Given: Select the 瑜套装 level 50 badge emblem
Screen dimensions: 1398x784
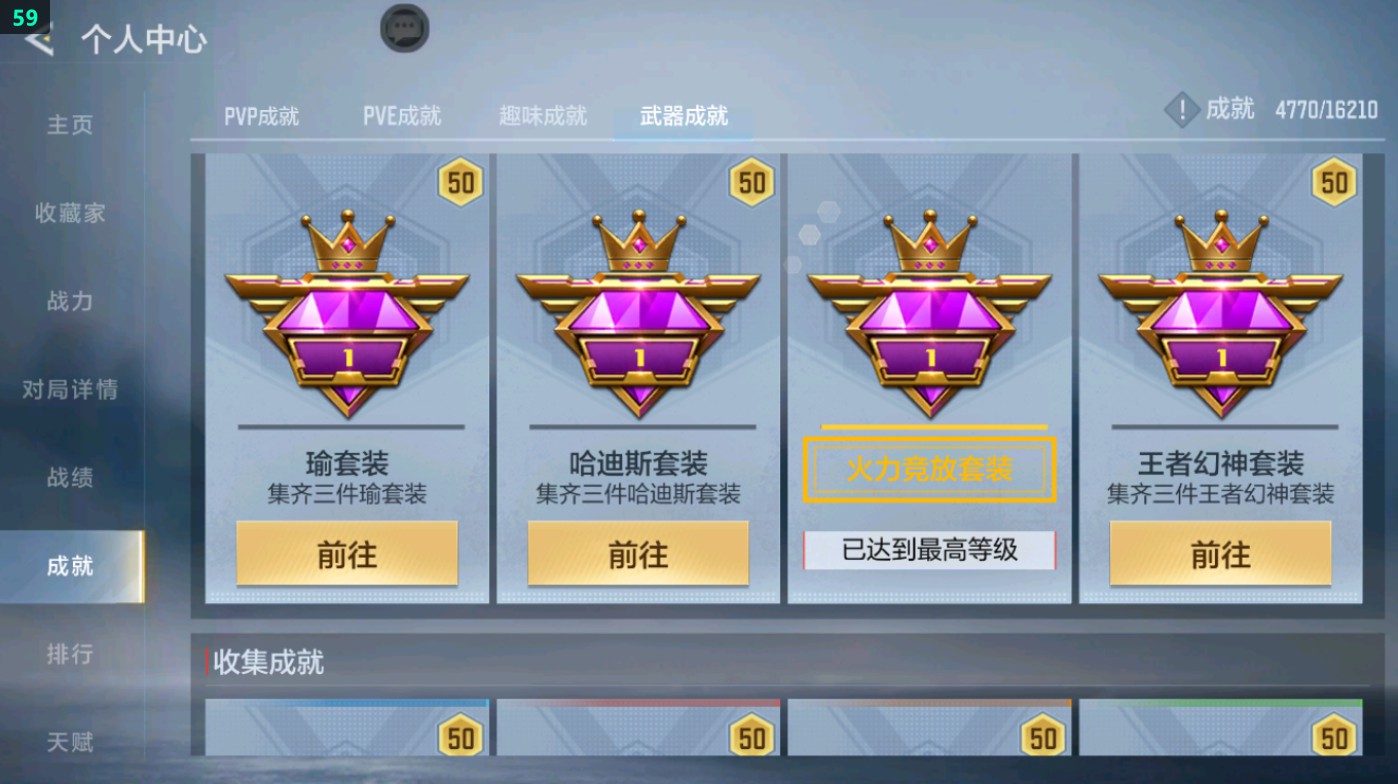Looking at the screenshot, I should (346, 310).
